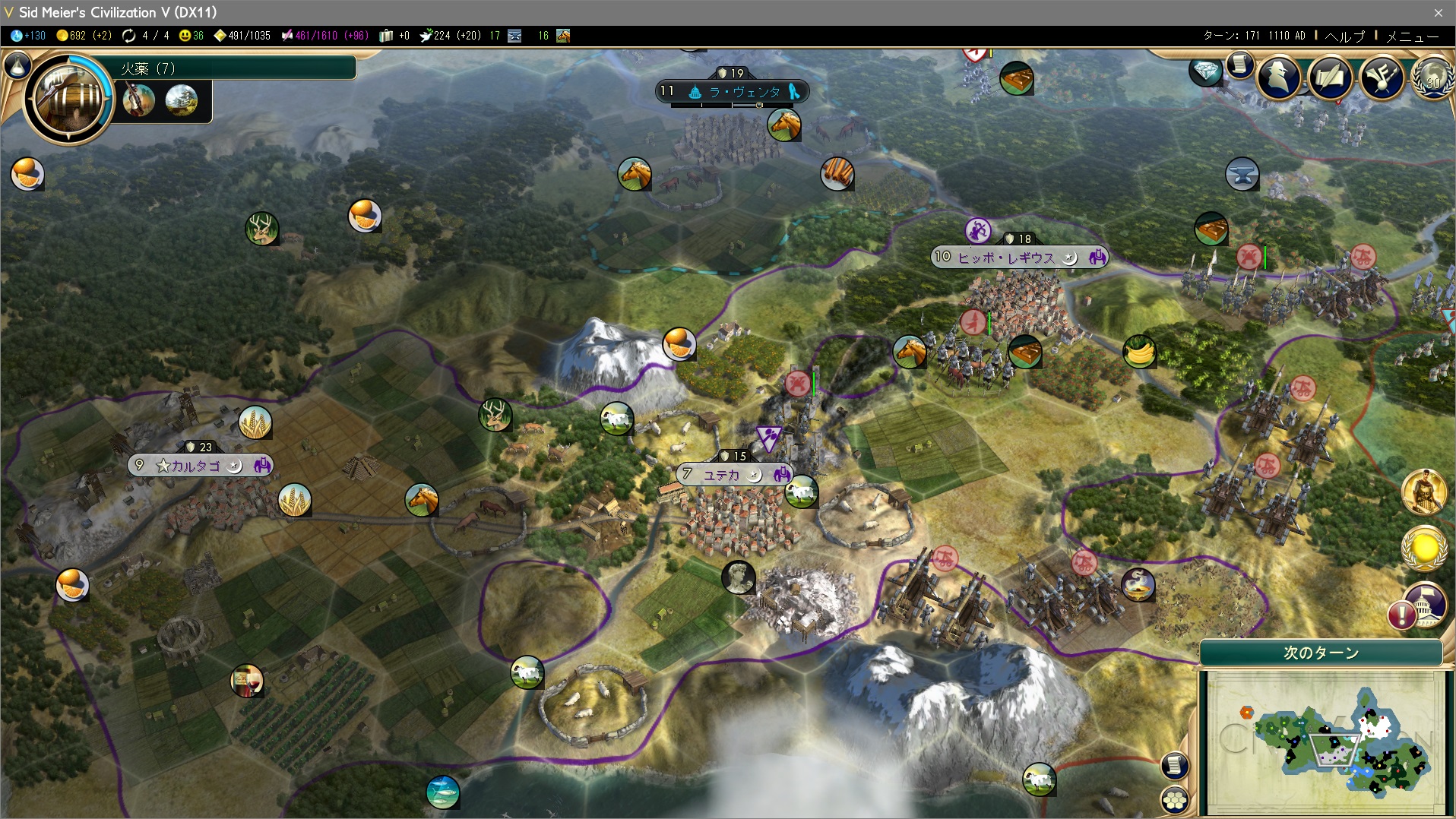
Task: Open the ヘルプ (help) menu
Action: click(1344, 36)
